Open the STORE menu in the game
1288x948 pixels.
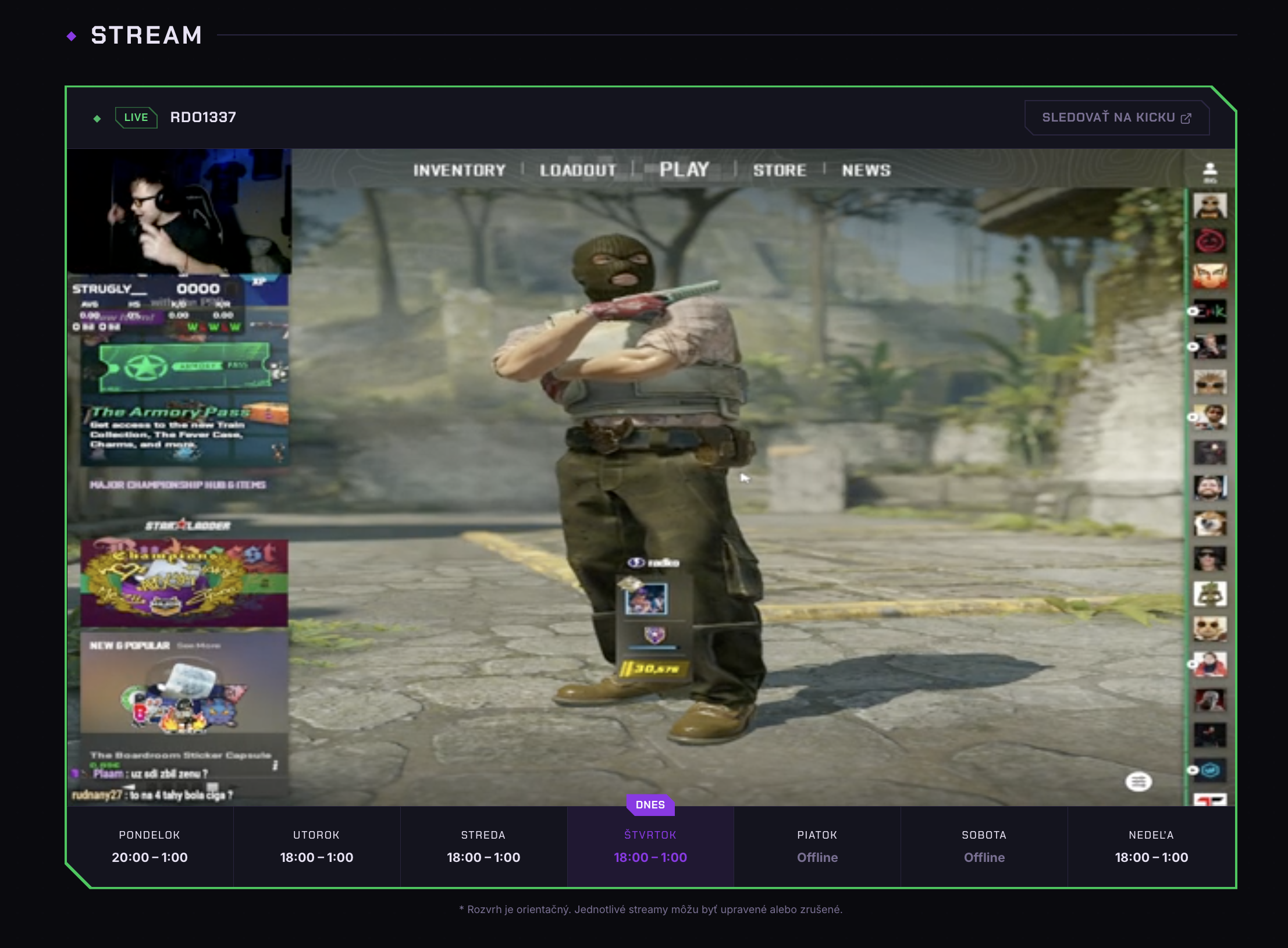point(780,170)
